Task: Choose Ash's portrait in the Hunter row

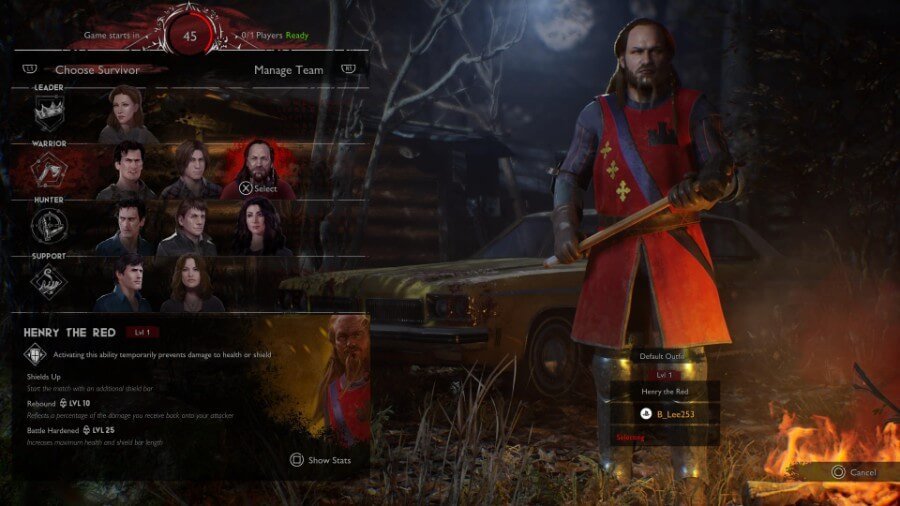Action: (127, 228)
